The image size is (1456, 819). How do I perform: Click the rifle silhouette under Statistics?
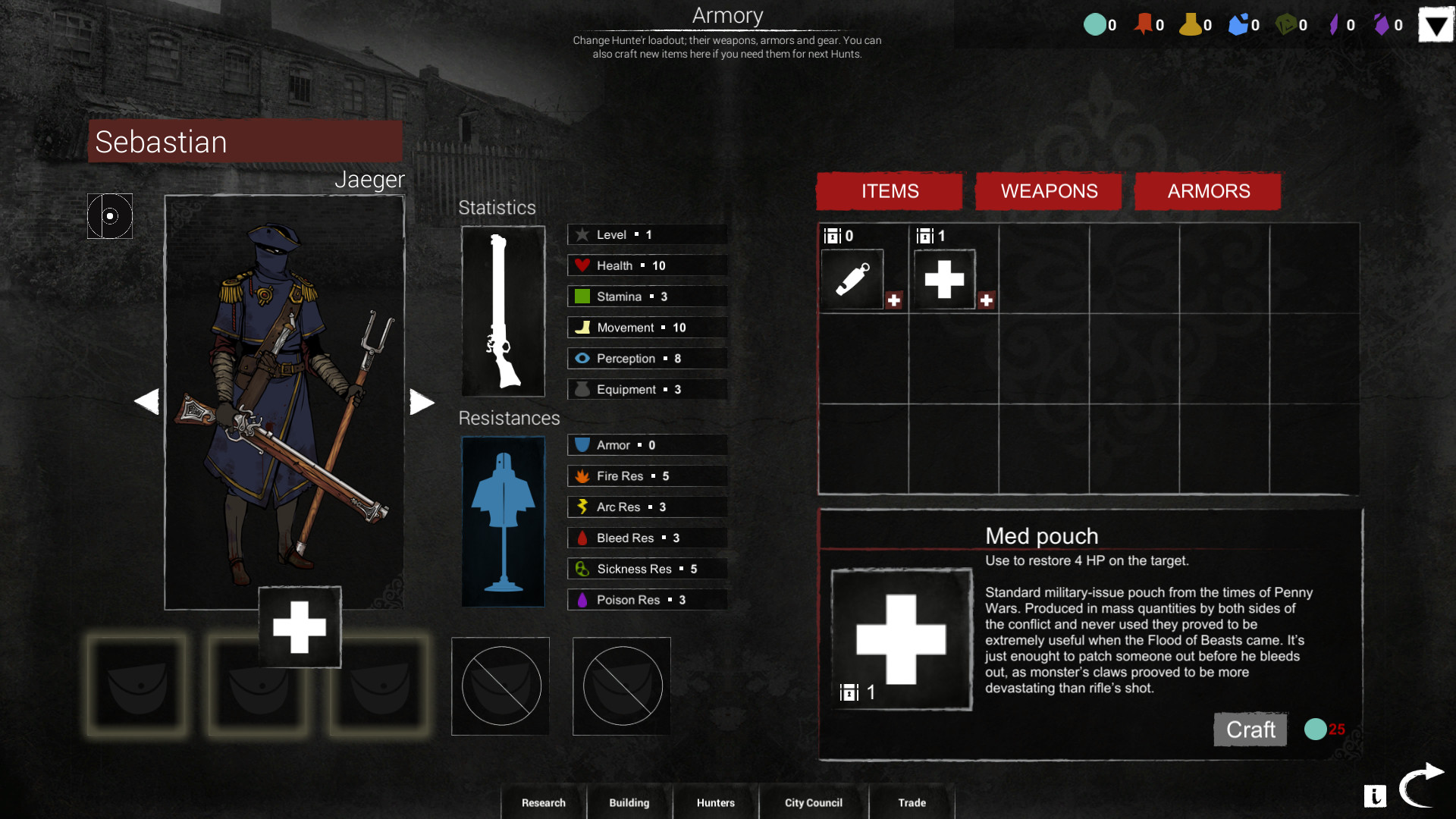tap(503, 311)
